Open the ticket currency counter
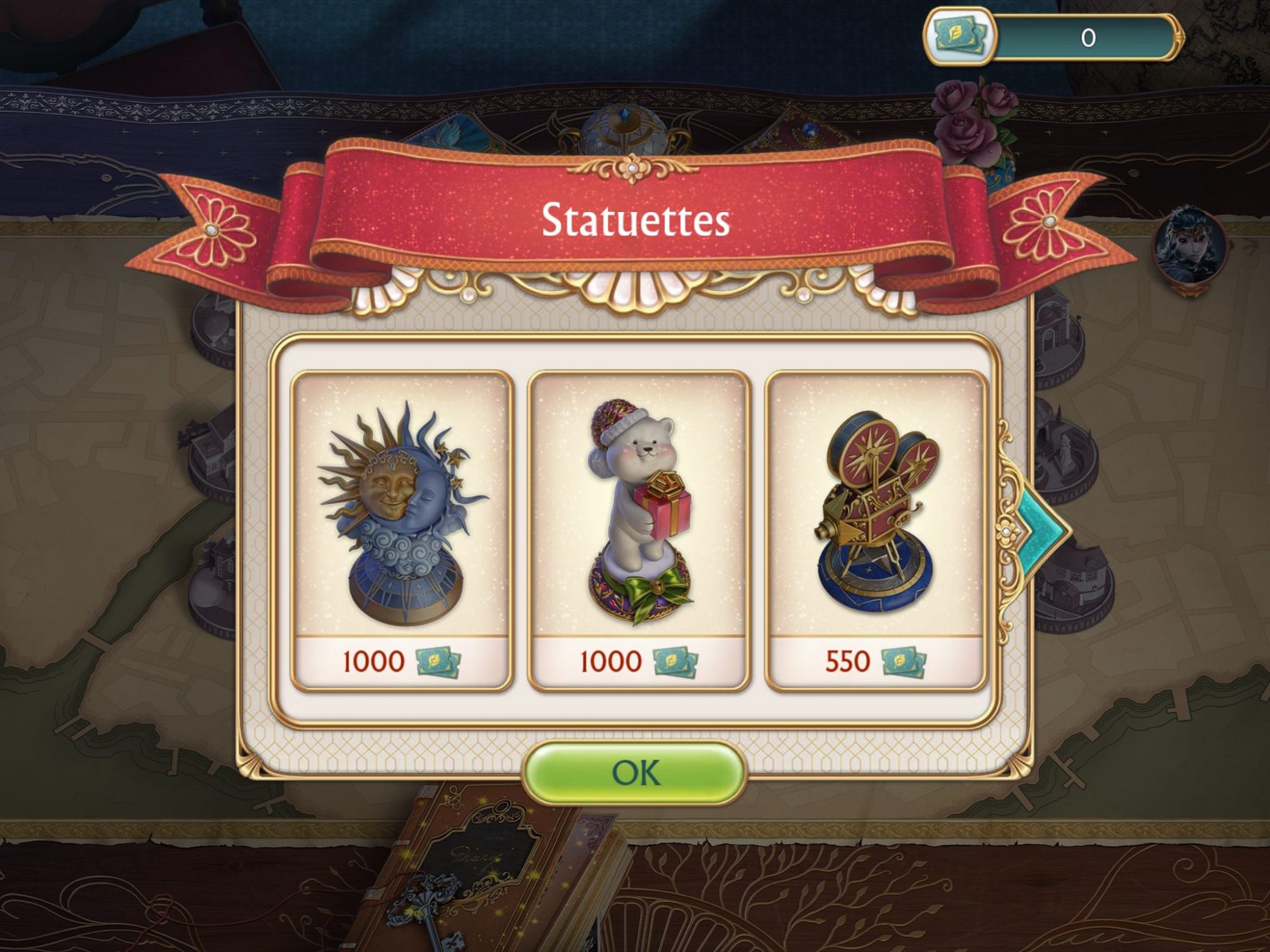The width and height of the screenshot is (1270, 952). pyautogui.click(x=1053, y=37)
